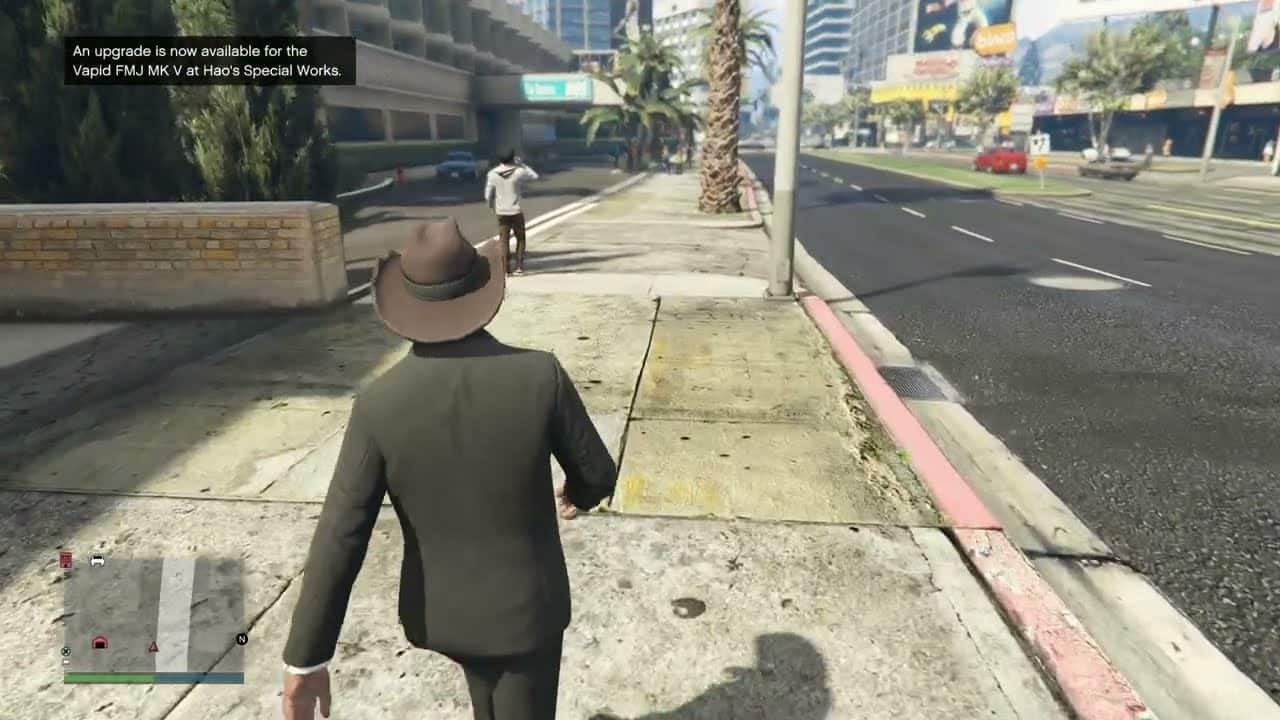The image size is (1280, 720).
Task: Select the crossed-circle blip on the minimap's left edge
Action: 65,651
